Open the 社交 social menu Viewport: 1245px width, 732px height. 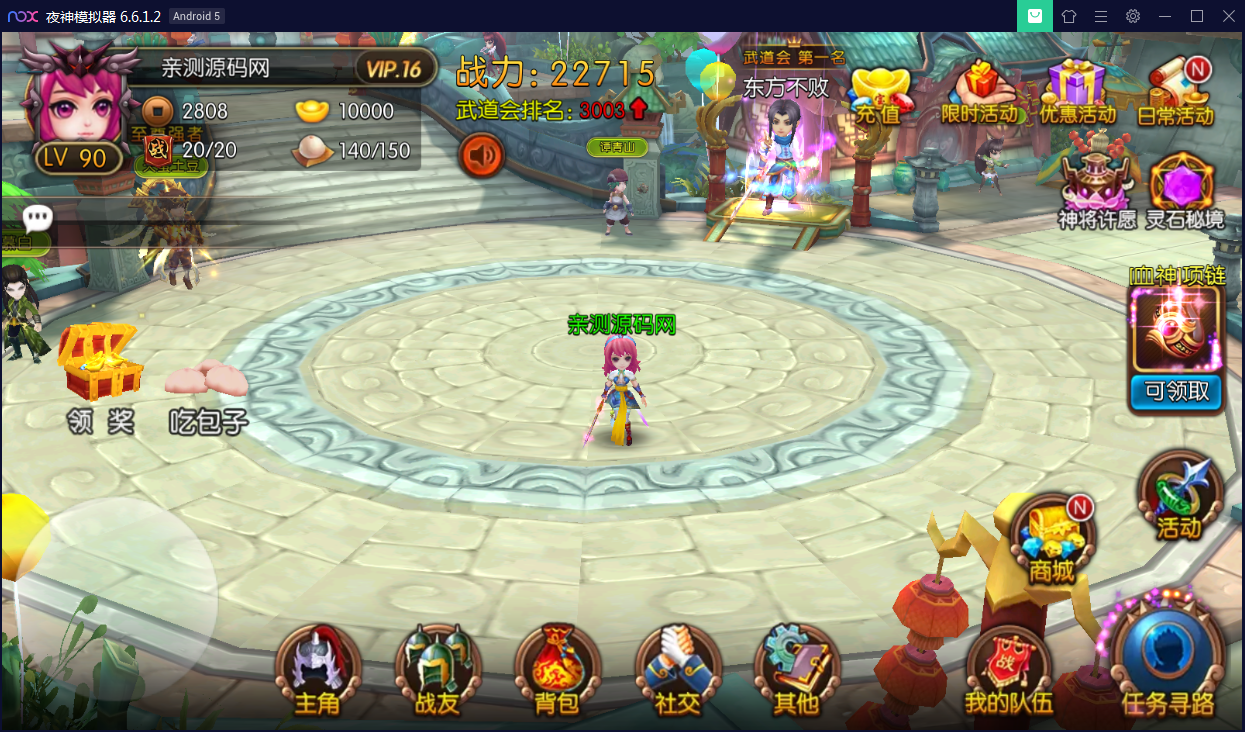pyautogui.click(x=677, y=670)
